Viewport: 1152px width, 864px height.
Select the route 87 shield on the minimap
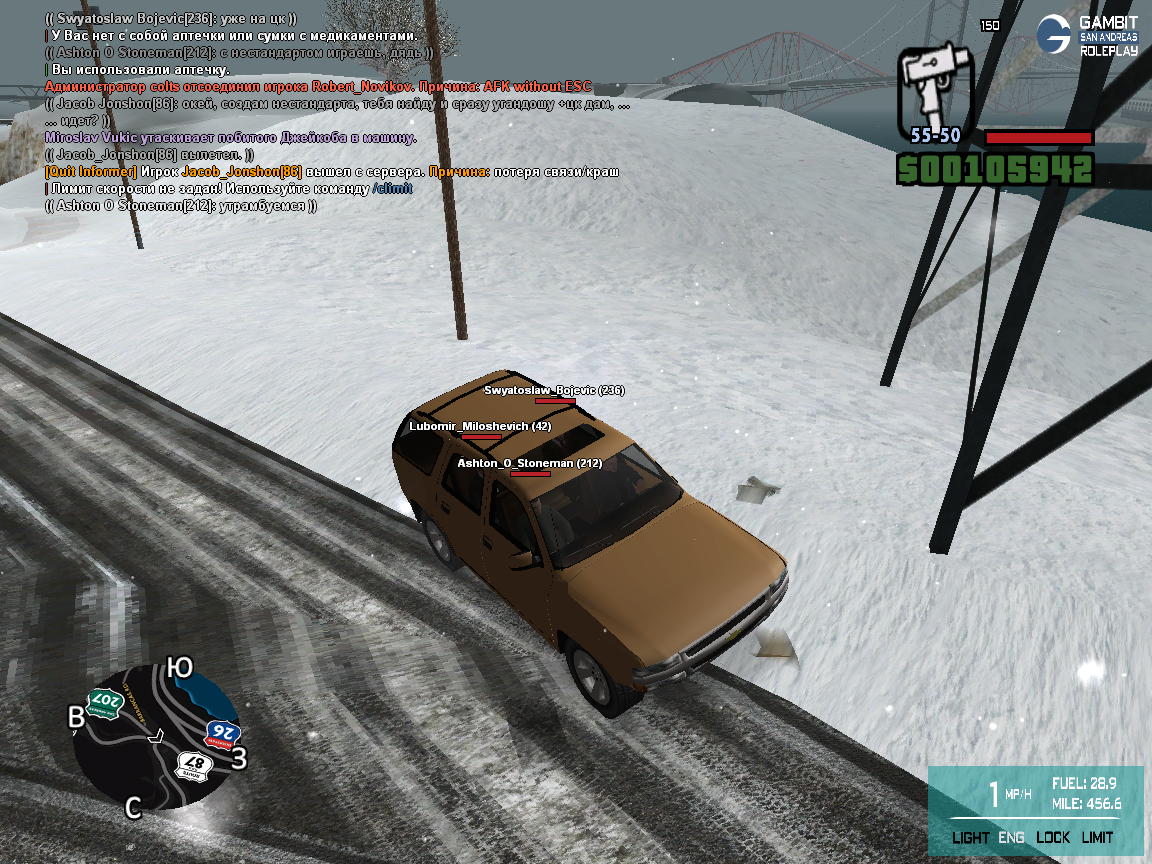(x=190, y=765)
